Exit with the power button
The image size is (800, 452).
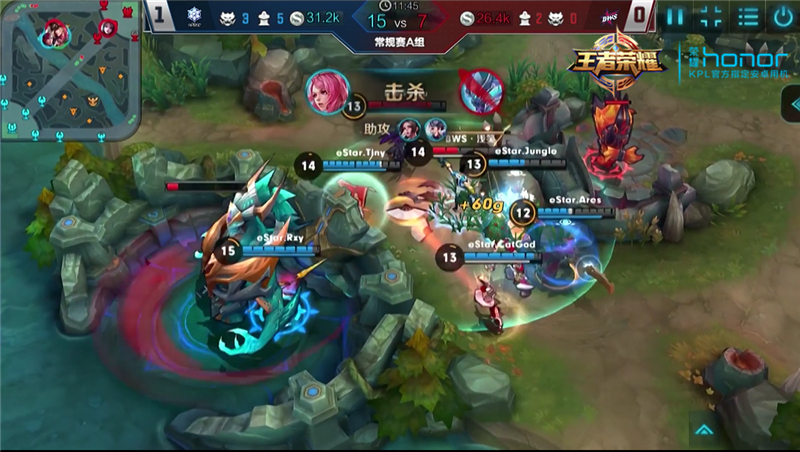tap(782, 17)
